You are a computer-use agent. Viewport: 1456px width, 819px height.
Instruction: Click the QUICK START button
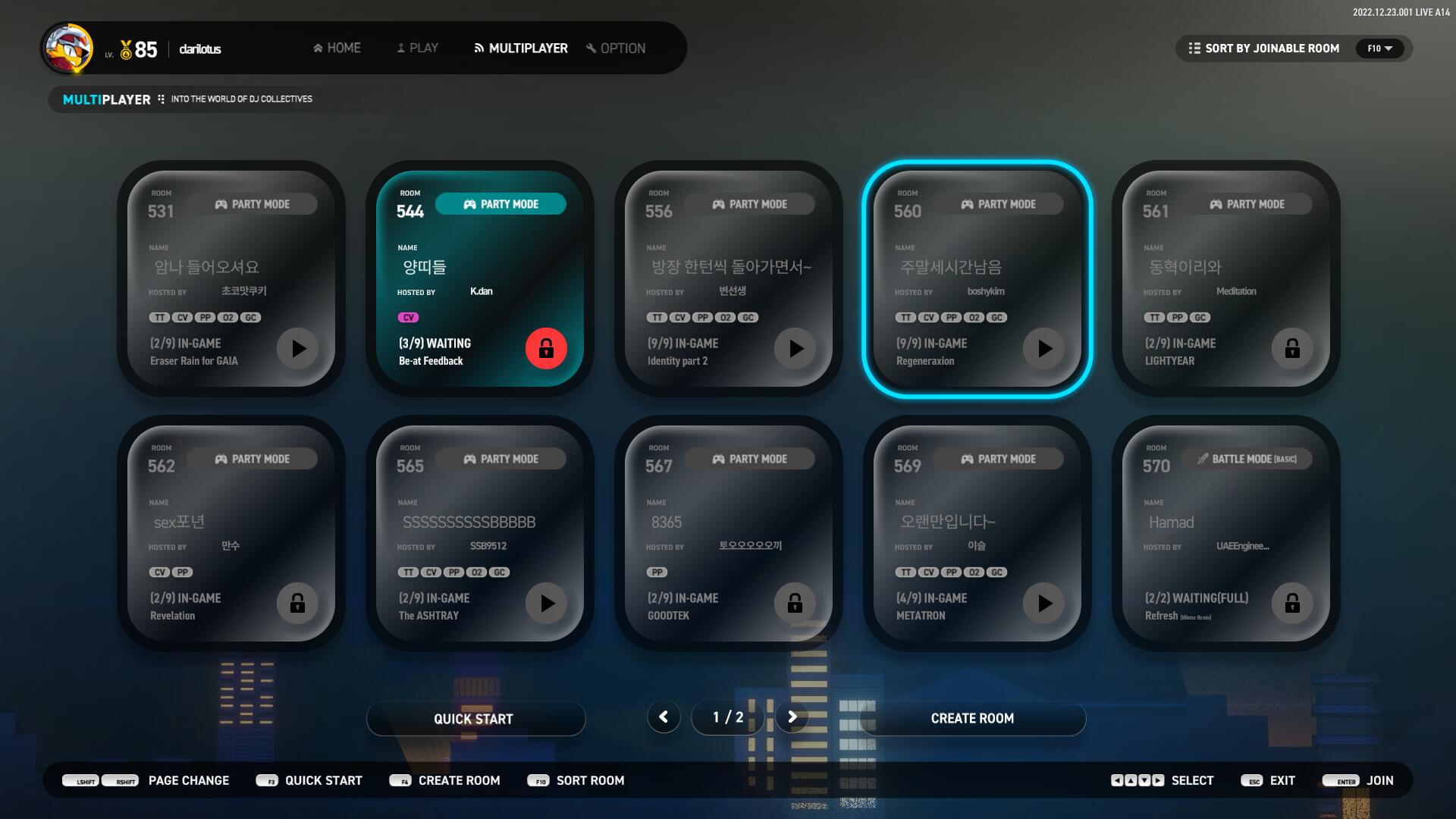click(x=475, y=718)
